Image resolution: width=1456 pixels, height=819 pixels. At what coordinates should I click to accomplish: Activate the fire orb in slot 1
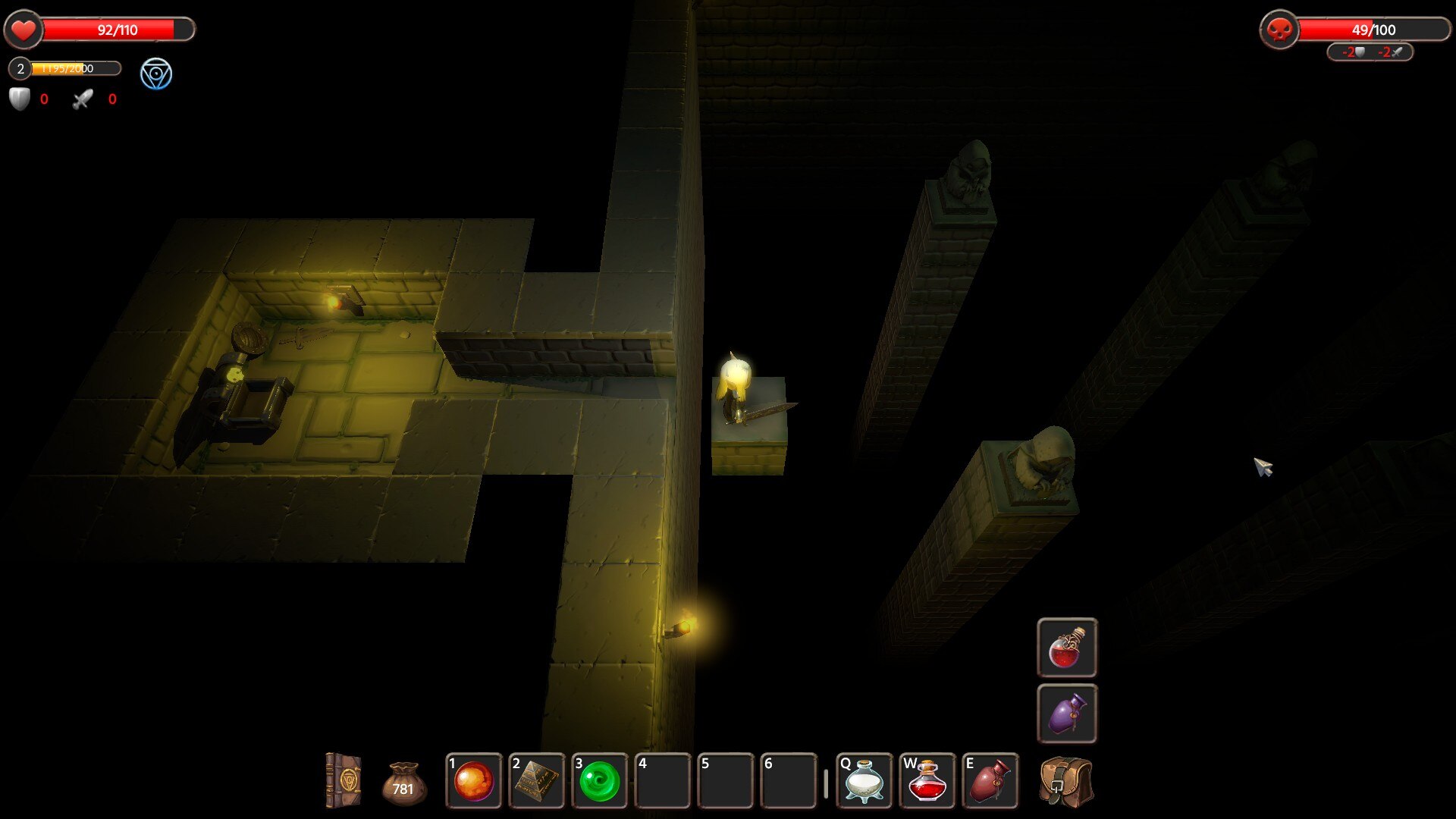(x=474, y=781)
